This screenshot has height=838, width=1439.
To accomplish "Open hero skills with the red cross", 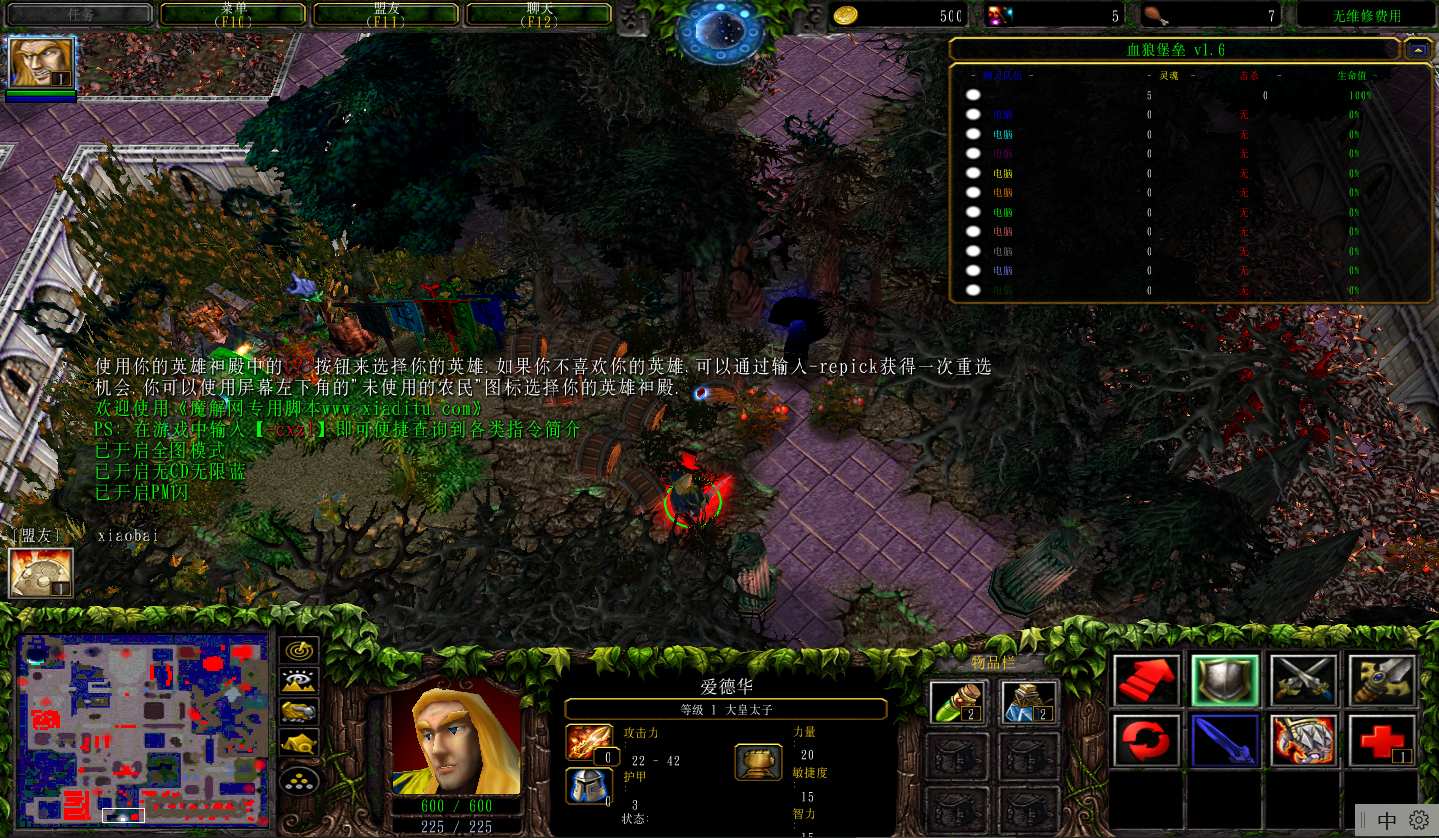I will pyautogui.click(x=1382, y=741).
